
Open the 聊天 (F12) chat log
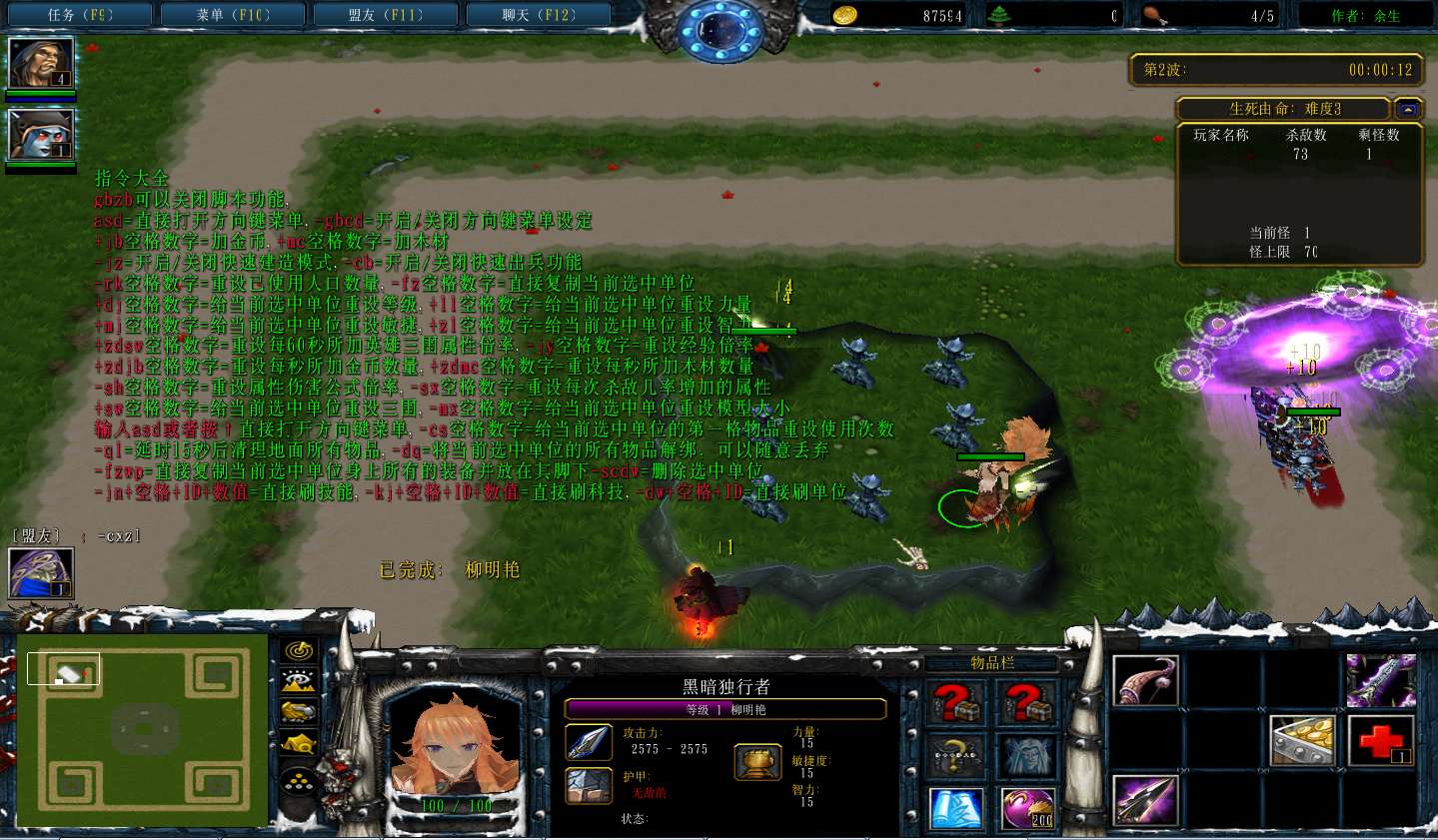[x=539, y=15]
